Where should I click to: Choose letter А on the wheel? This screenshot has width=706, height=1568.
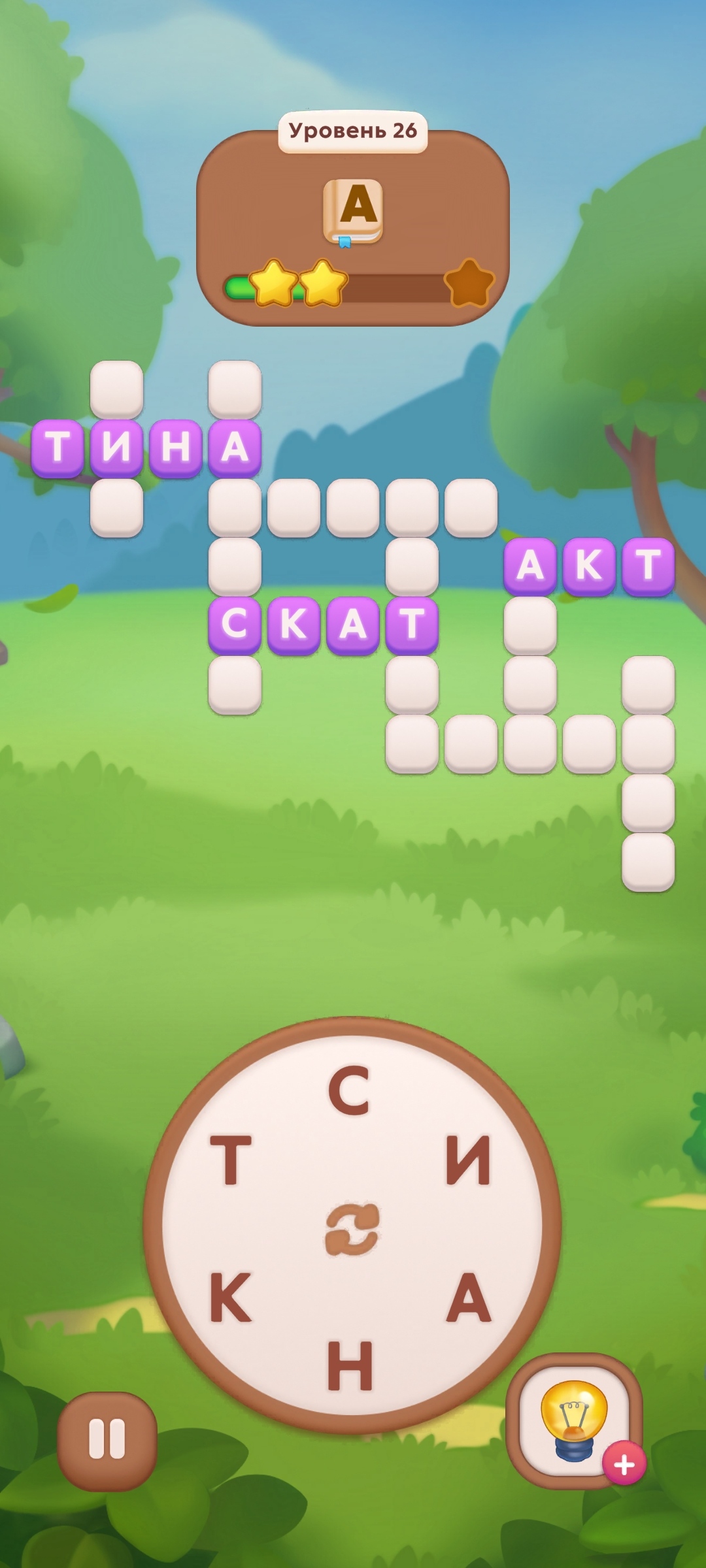(x=469, y=1298)
